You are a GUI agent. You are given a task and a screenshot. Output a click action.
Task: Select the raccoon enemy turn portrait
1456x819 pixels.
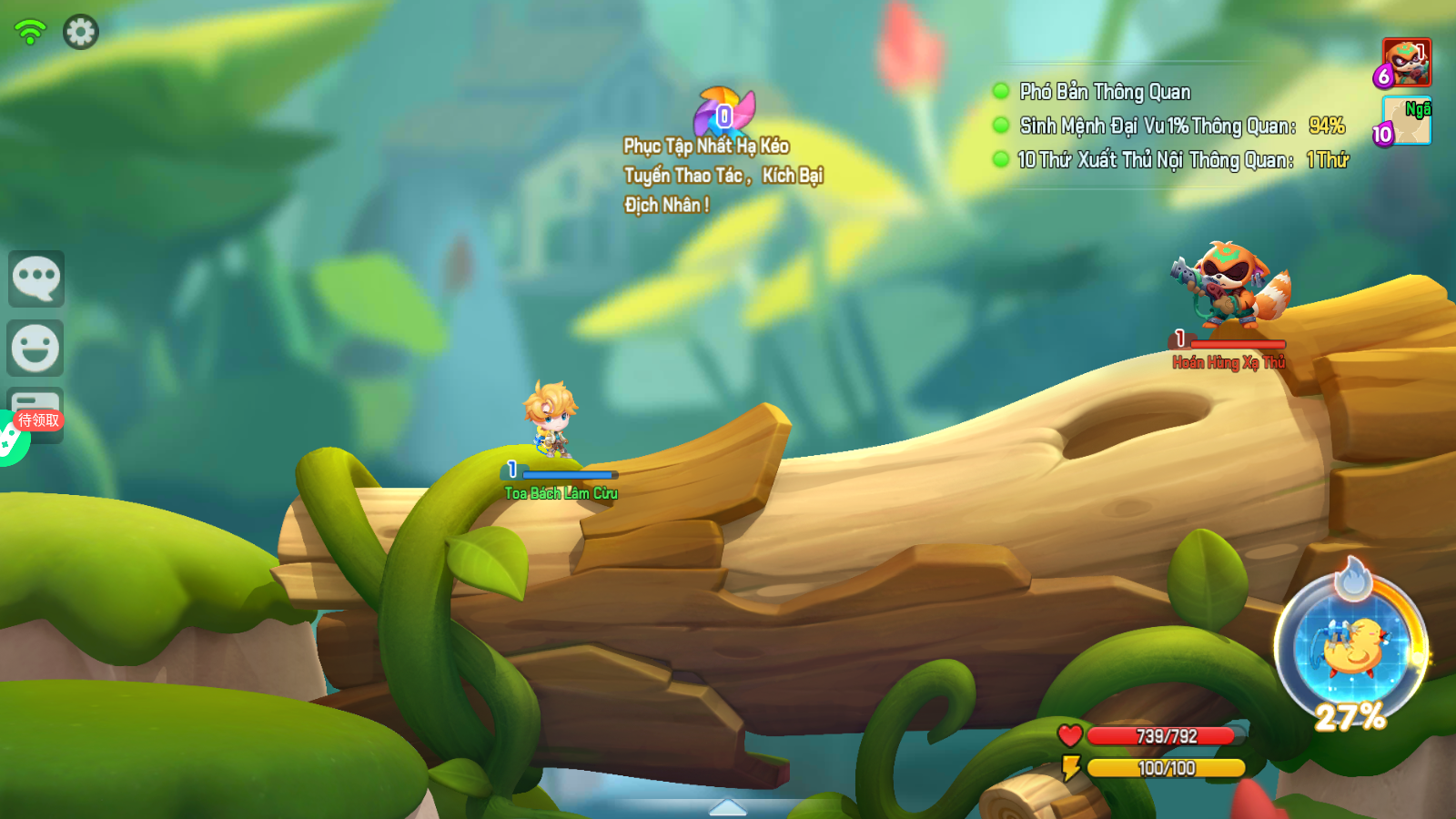click(1407, 62)
